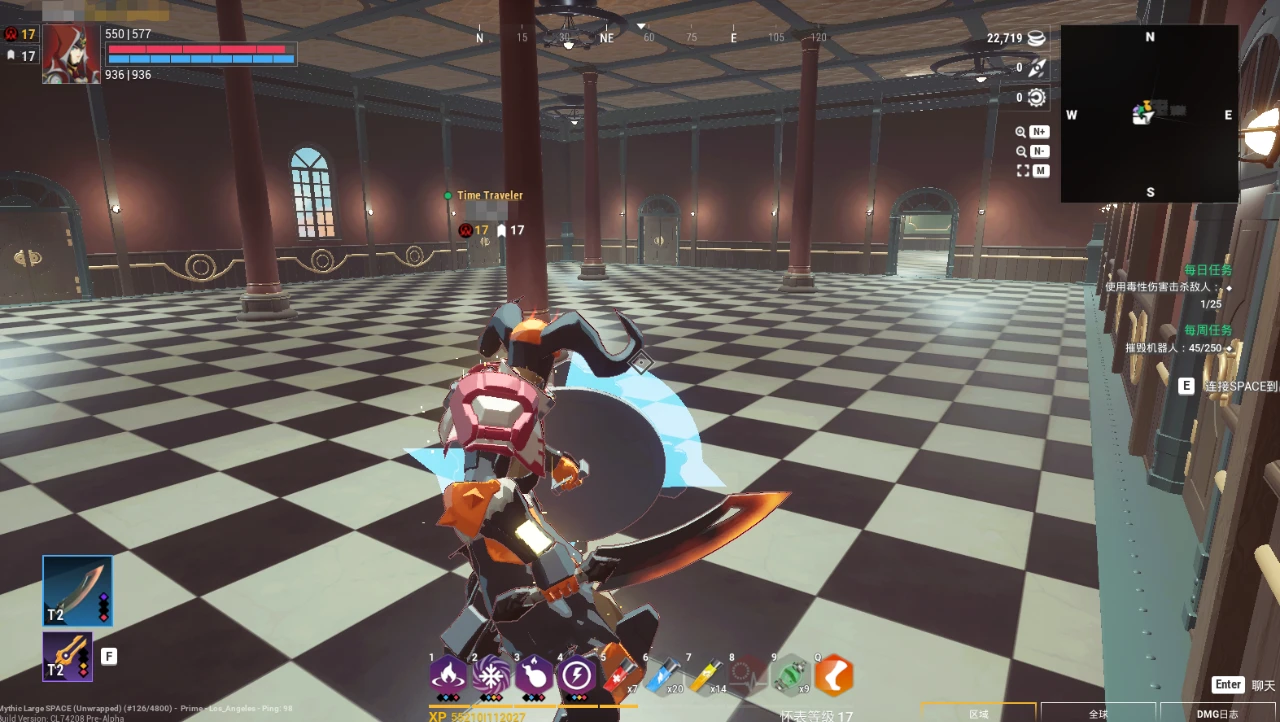Select the T2 curved blade weapon

coord(77,591)
